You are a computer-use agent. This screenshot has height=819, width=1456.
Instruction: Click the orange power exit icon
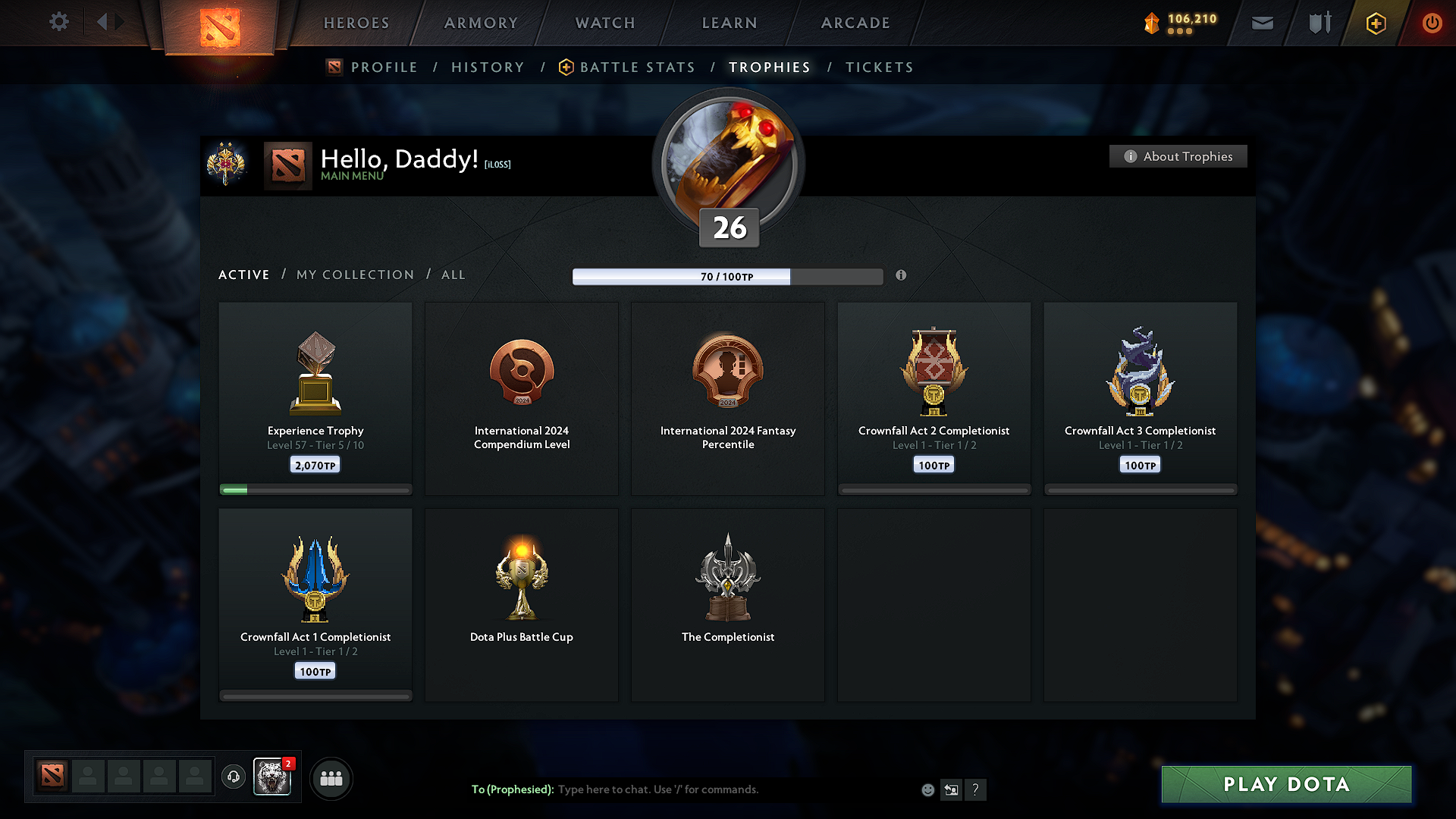[x=1432, y=23]
